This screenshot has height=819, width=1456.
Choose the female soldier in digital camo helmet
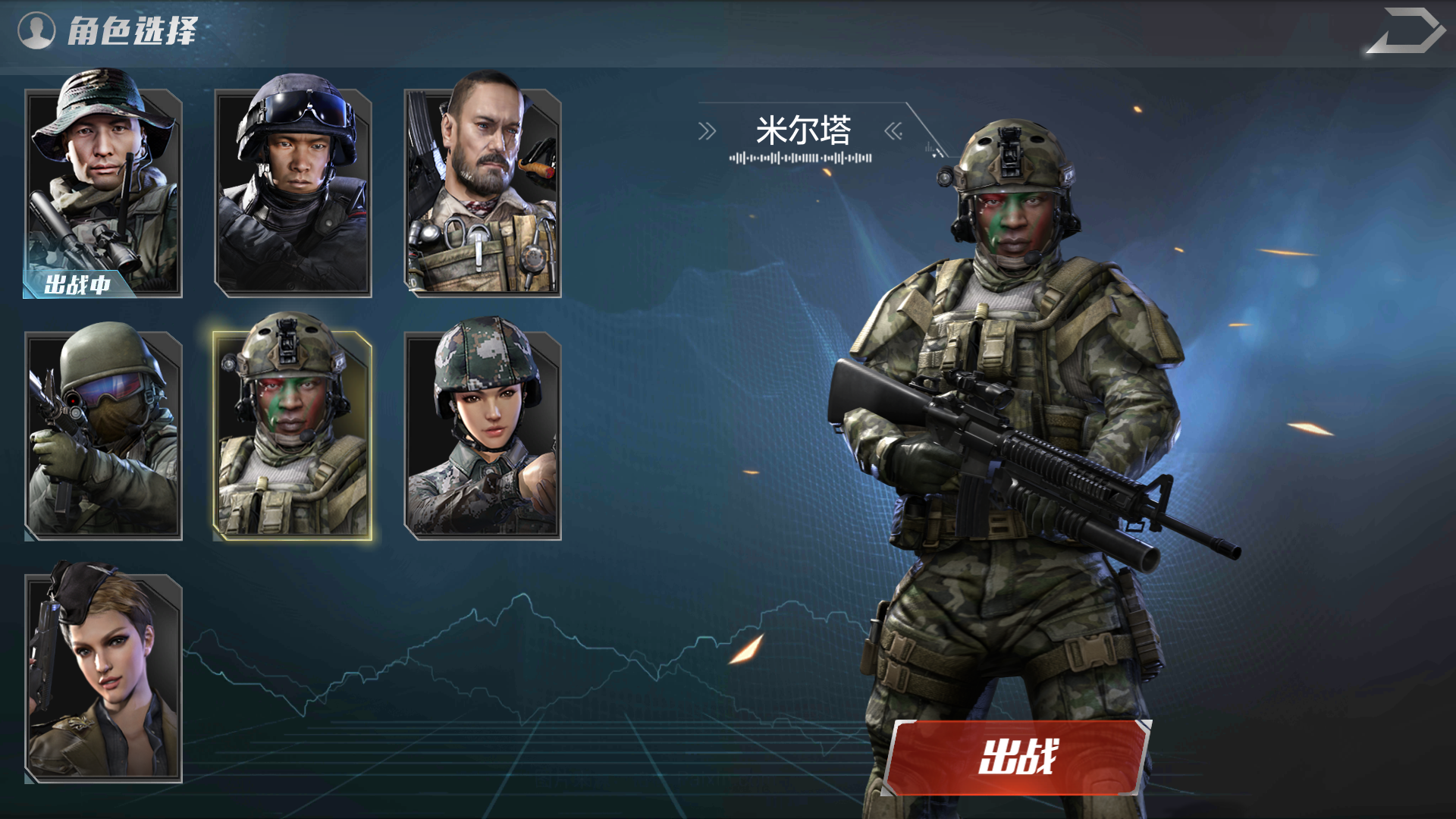point(485,432)
